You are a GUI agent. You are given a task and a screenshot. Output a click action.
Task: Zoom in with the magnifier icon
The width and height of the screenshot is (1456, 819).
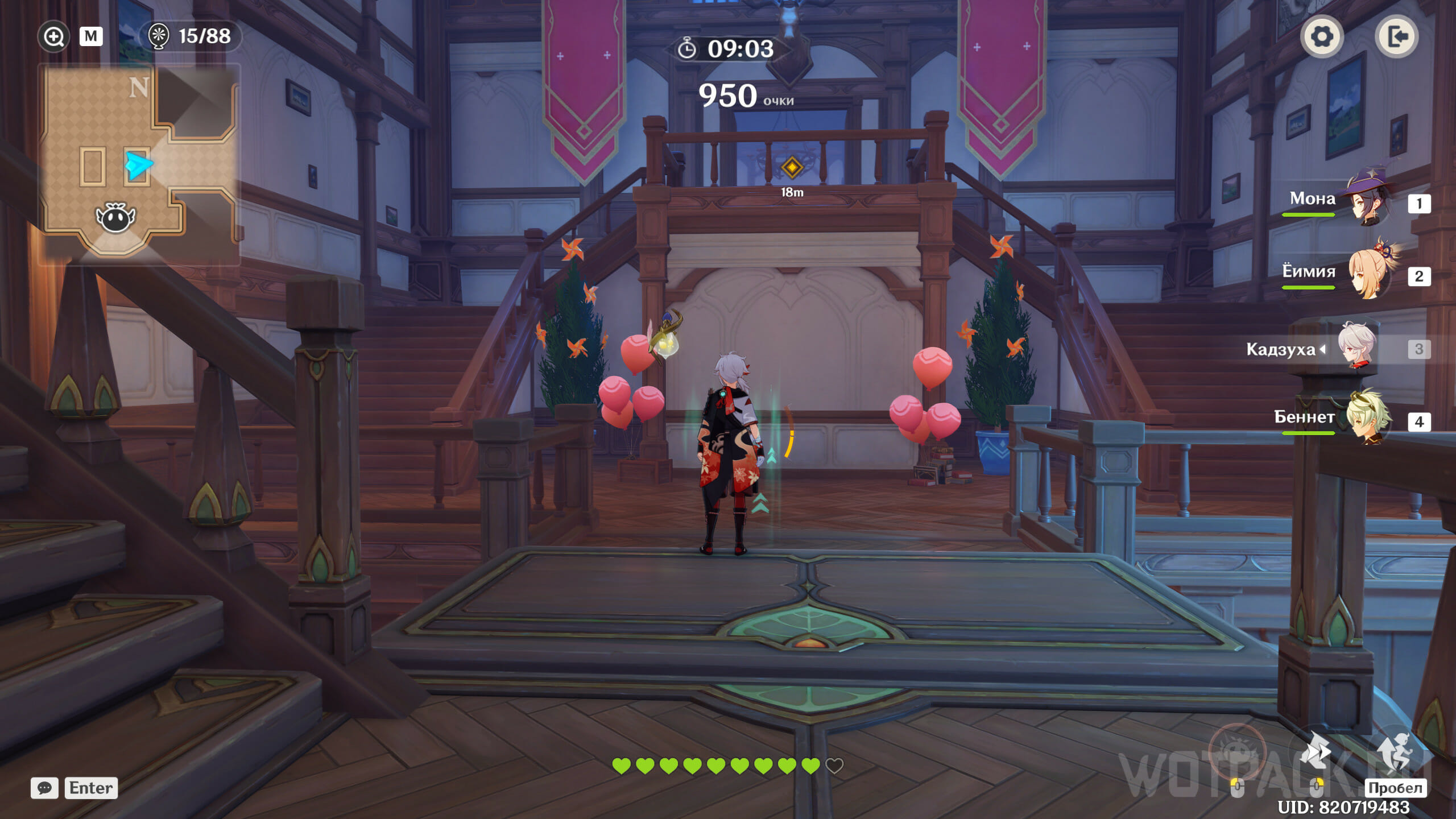pos(53,37)
